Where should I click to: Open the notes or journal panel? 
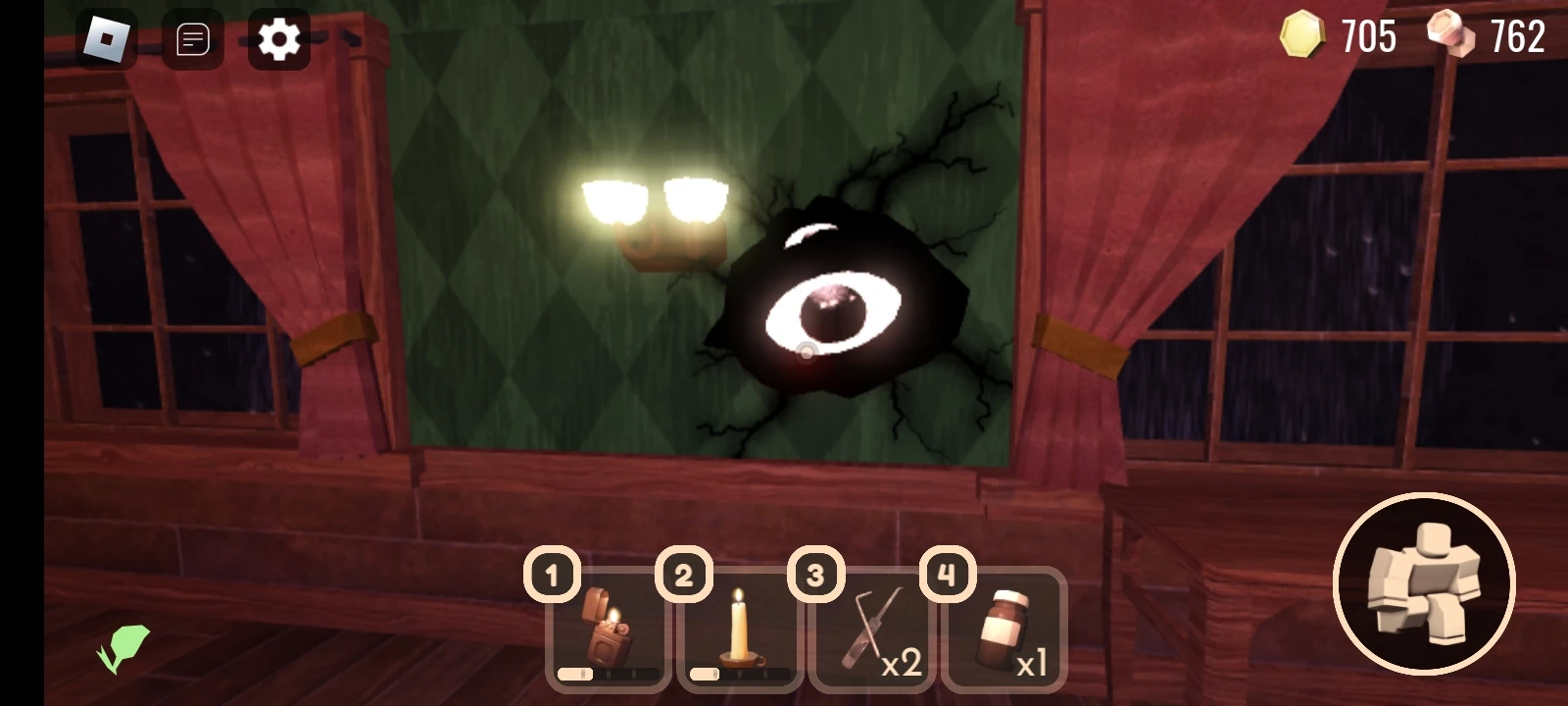click(x=192, y=39)
